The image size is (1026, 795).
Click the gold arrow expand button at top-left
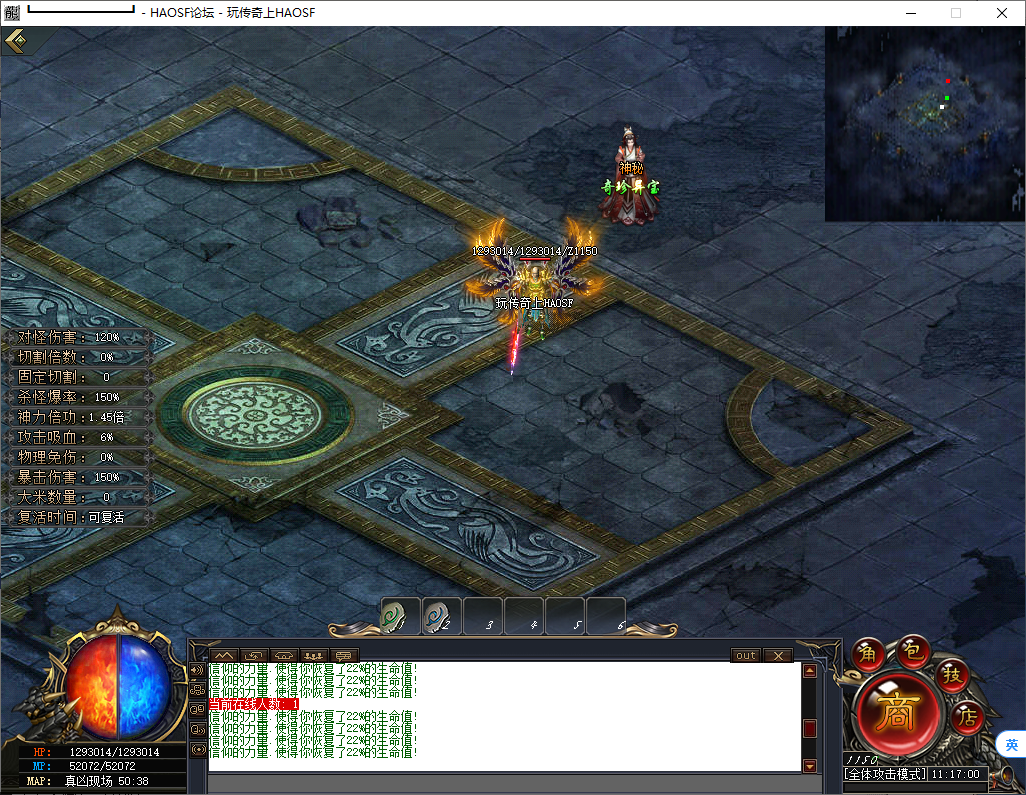pos(18,41)
